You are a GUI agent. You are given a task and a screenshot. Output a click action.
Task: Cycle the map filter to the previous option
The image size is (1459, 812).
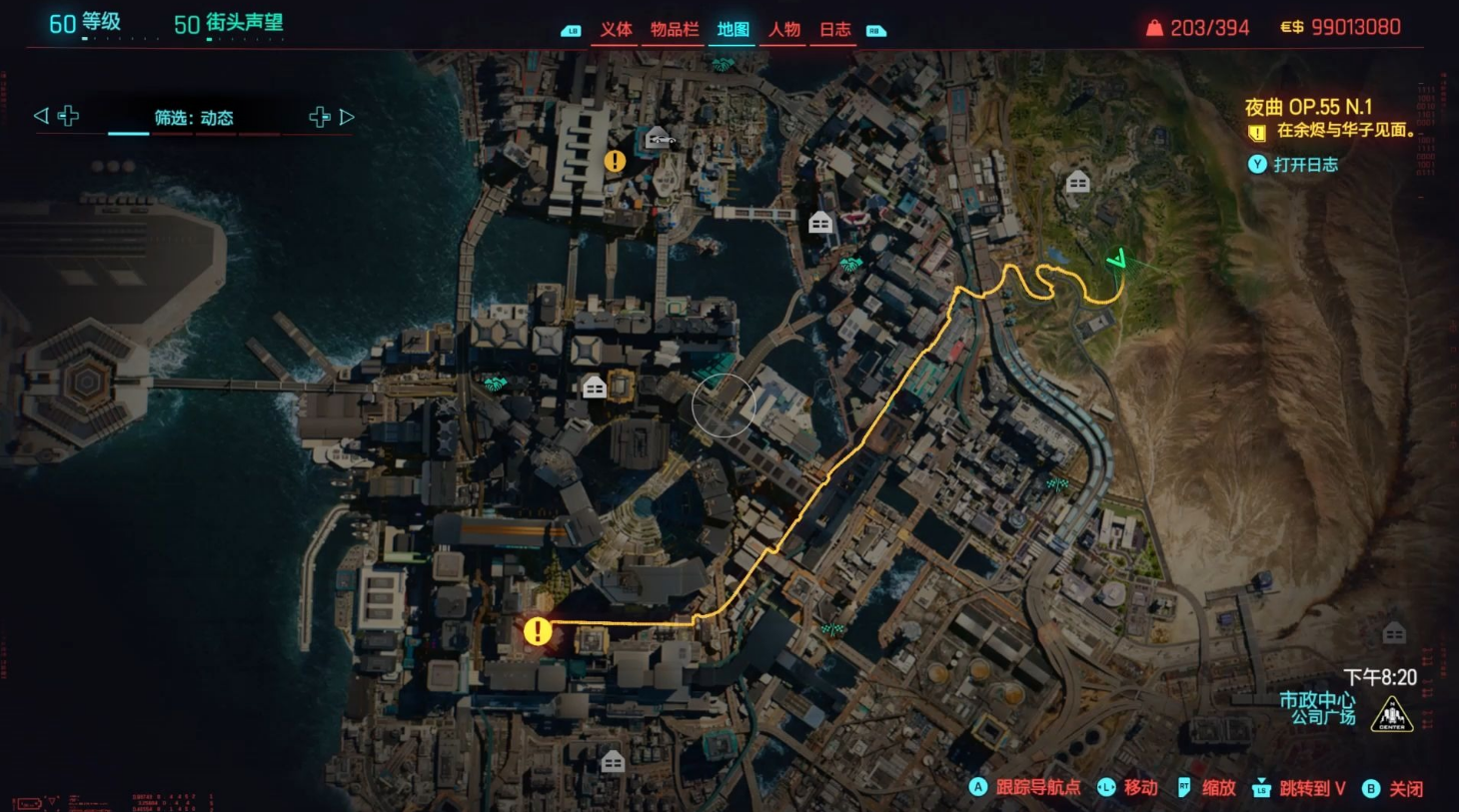pyautogui.click(x=41, y=116)
